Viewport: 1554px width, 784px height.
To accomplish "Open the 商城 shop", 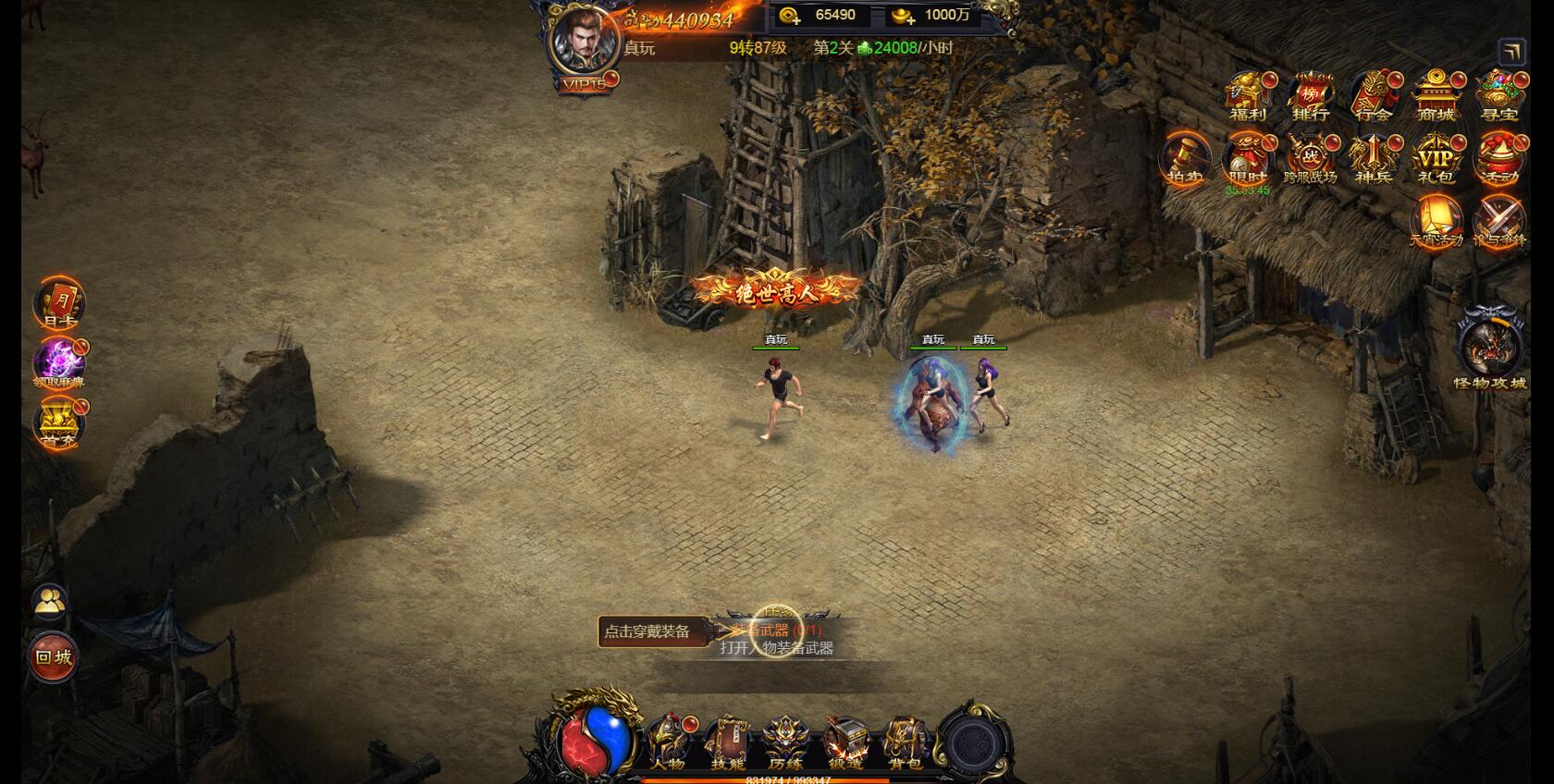I will point(1436,96).
